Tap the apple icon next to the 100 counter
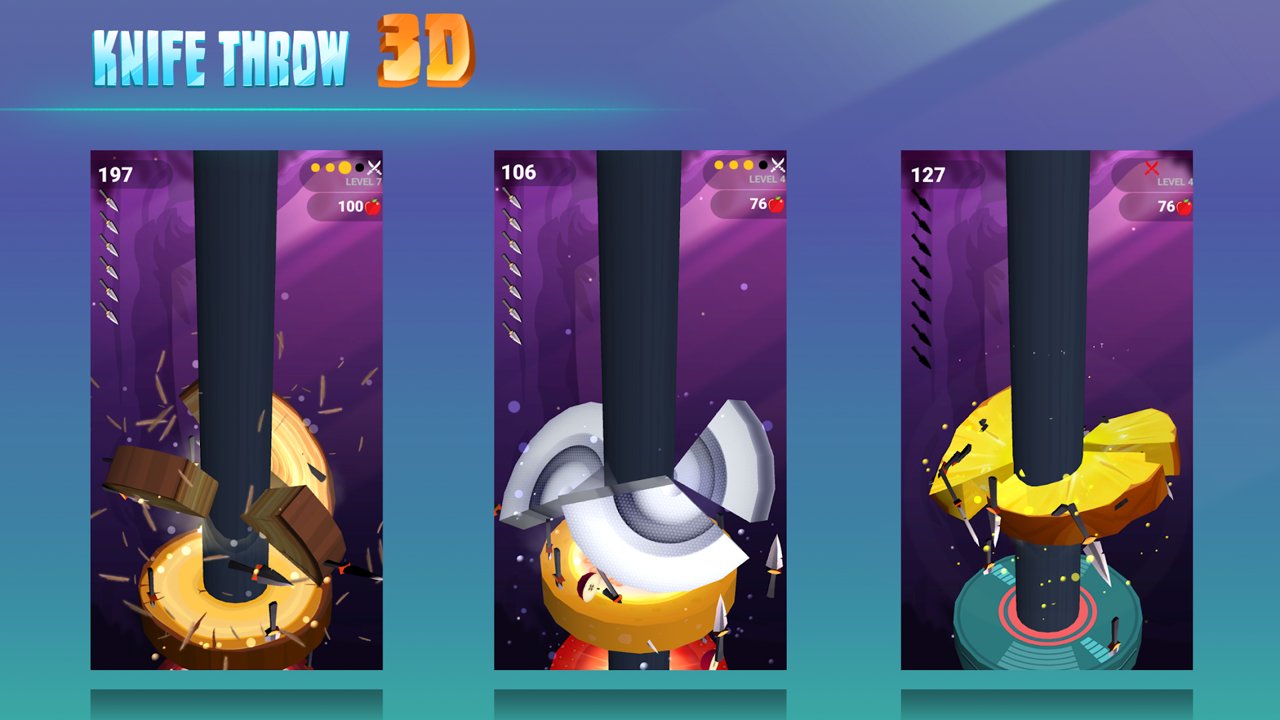1280x720 pixels. pos(374,206)
